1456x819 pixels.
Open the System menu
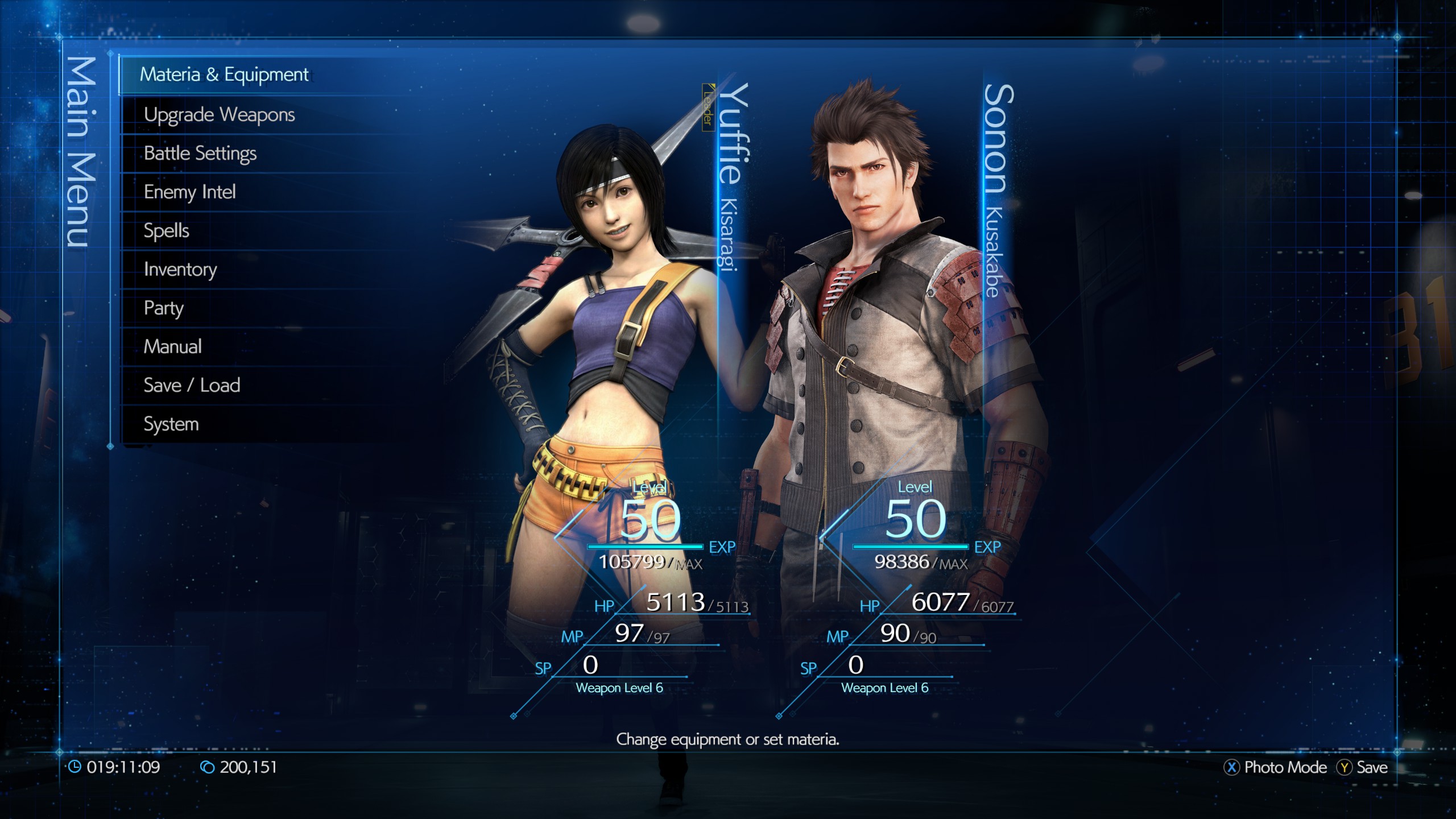coord(171,424)
